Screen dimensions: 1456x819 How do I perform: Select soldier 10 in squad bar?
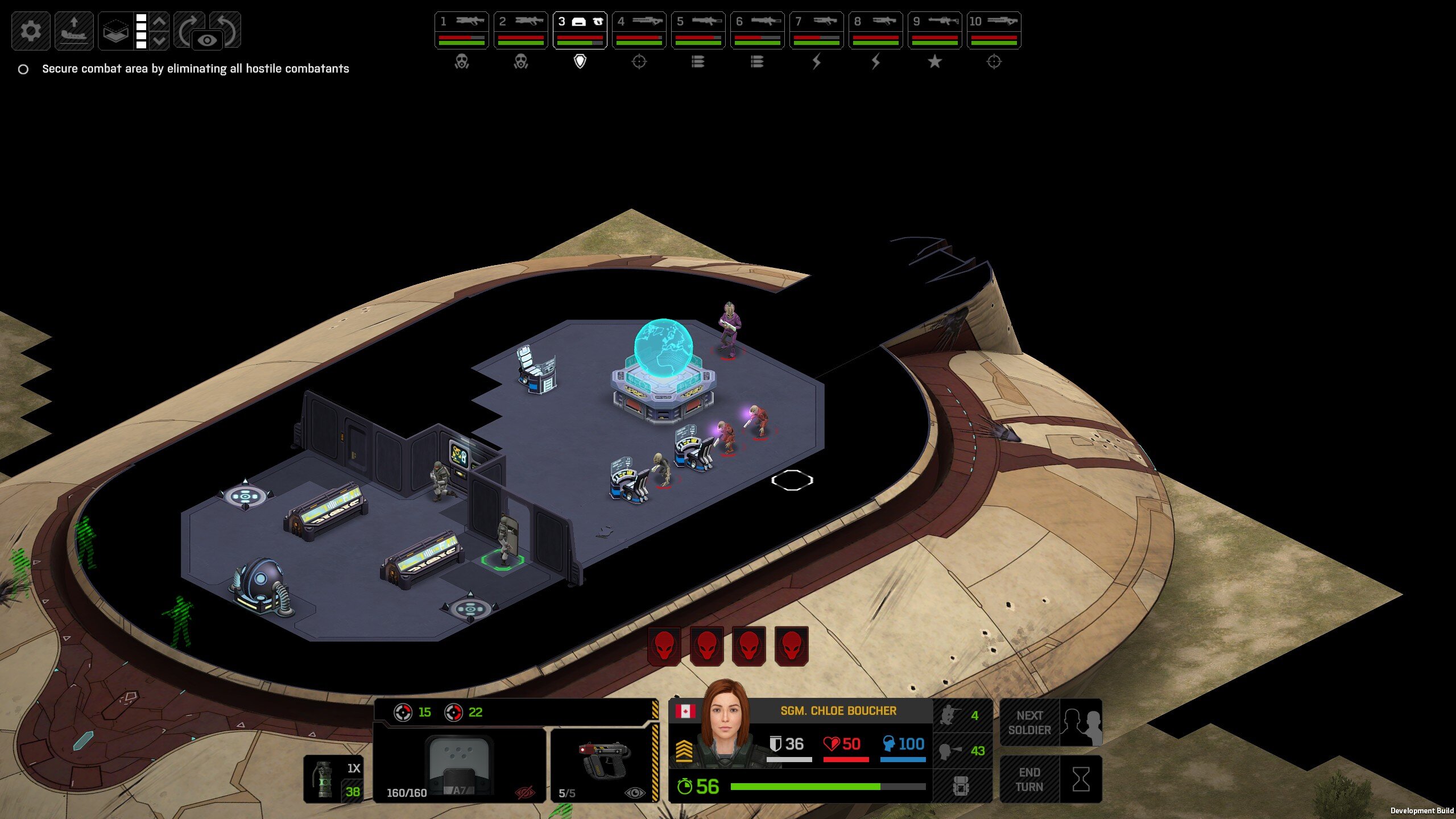click(x=994, y=30)
